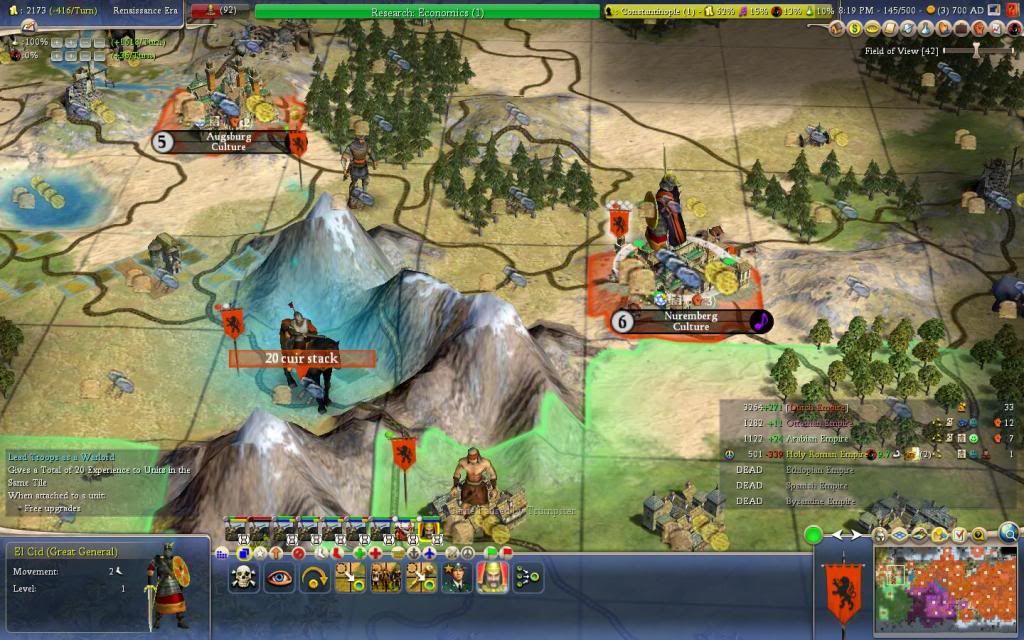Adjust the Field of View slider

click(975, 49)
